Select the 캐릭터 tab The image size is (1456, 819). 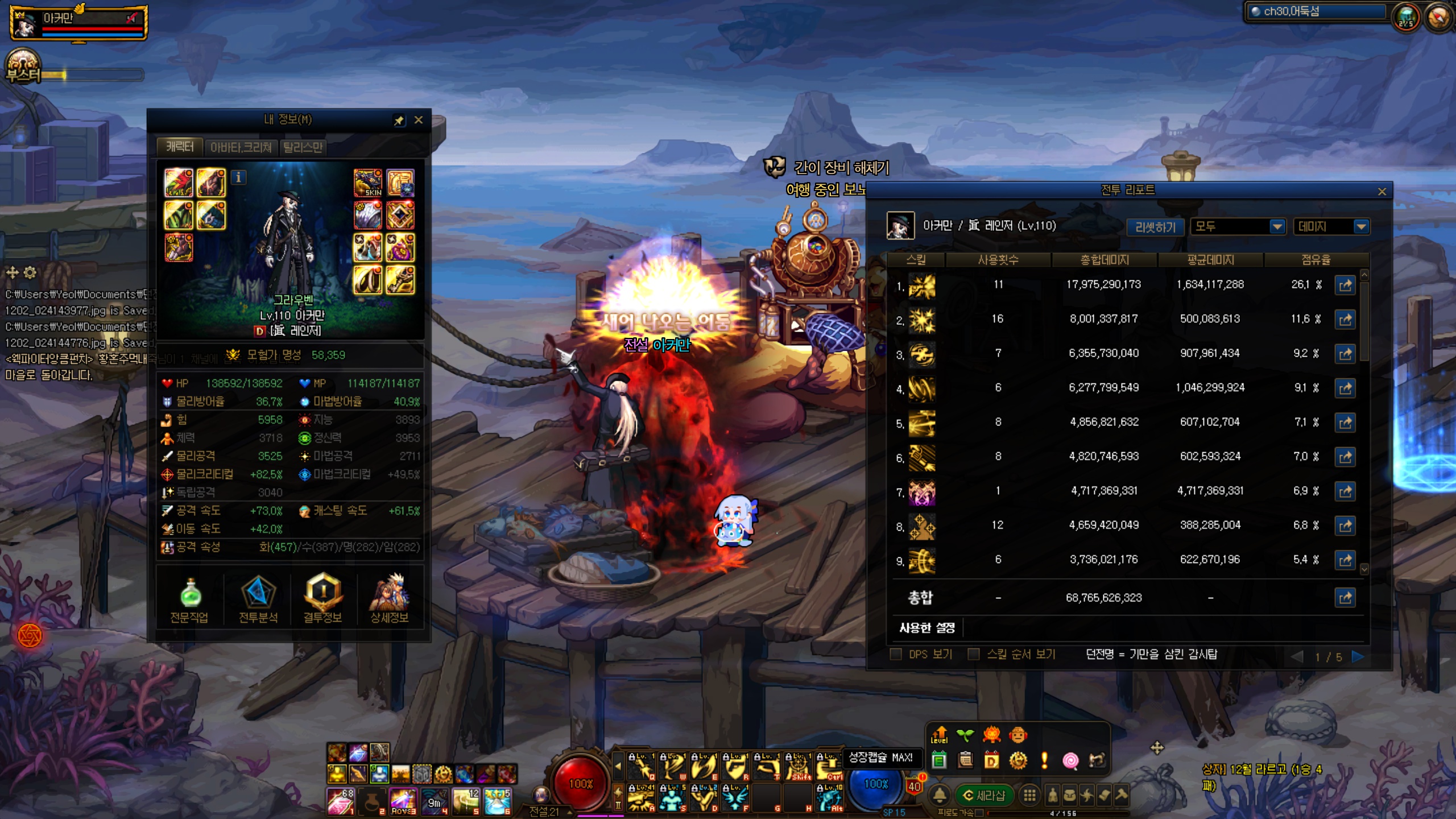(x=180, y=147)
